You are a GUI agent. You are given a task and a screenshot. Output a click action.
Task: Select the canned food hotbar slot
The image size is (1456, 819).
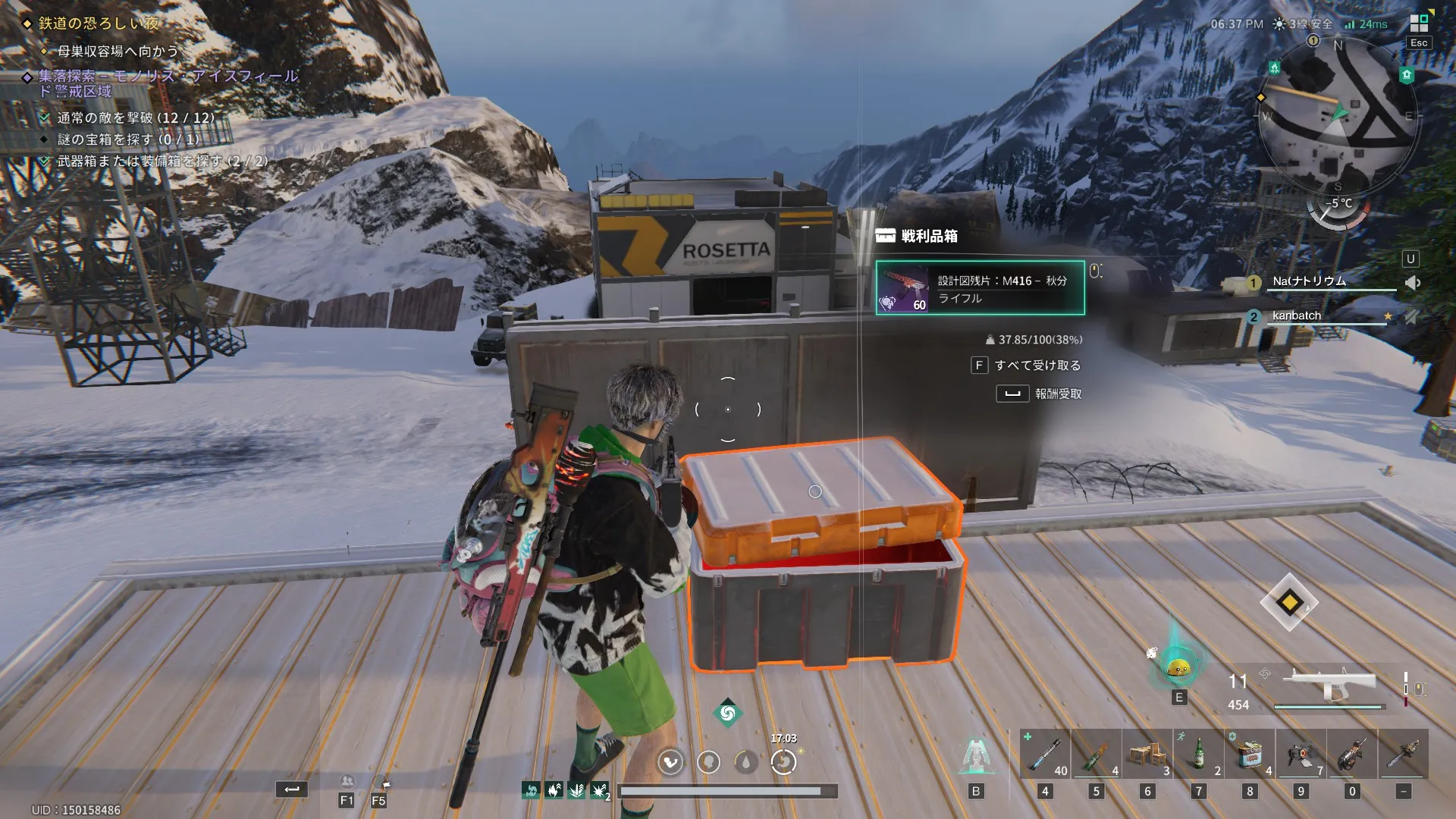(x=1250, y=754)
